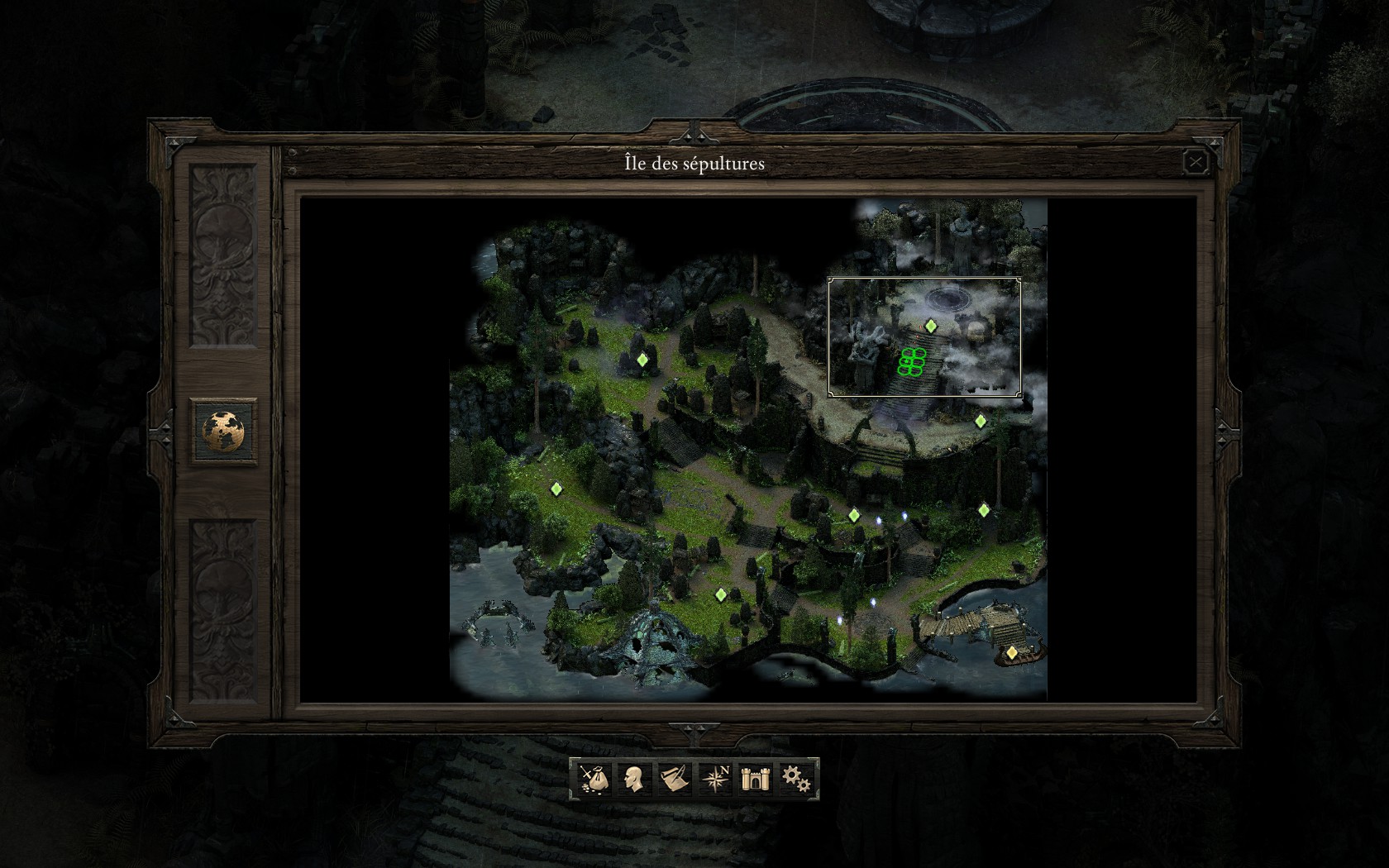Open the inventory bag and sword icon
This screenshot has height=868, width=1389.
593,779
